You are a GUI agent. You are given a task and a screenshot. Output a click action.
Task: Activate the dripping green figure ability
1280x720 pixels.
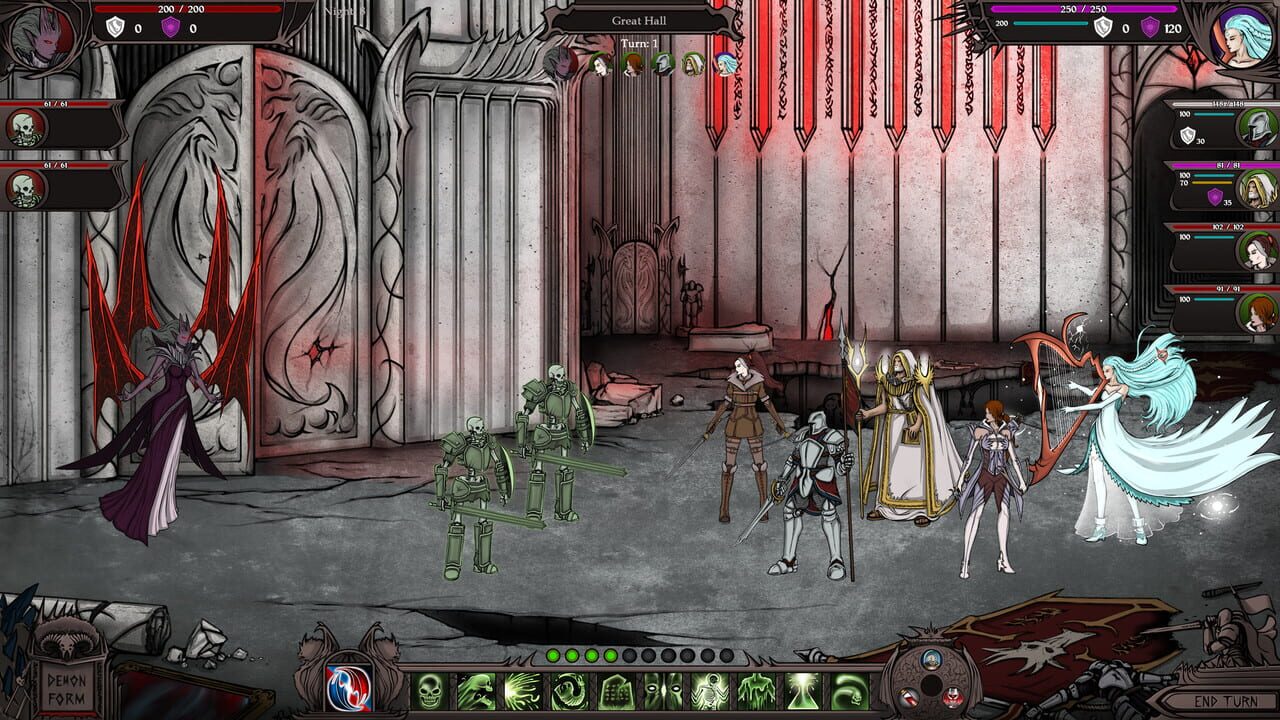pos(756,691)
